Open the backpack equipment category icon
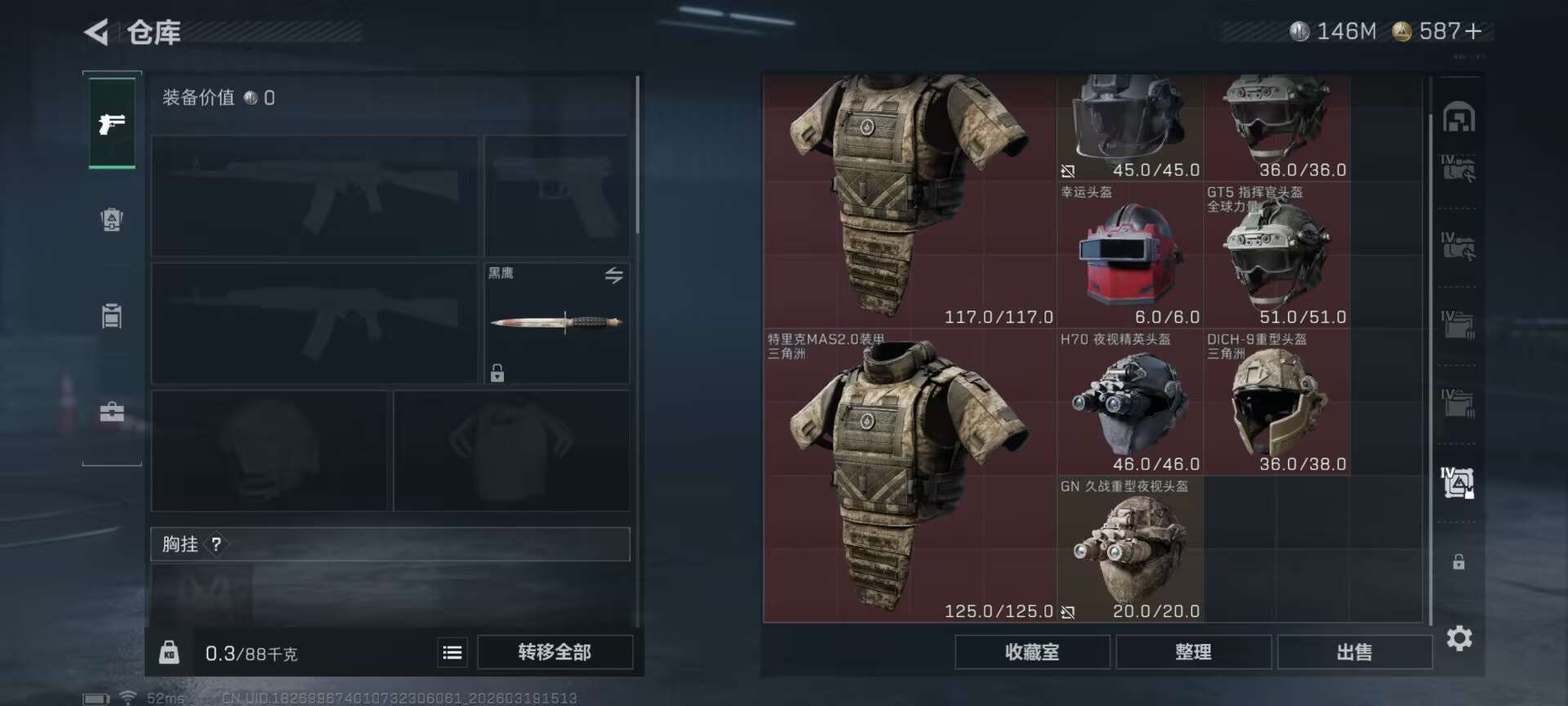This screenshot has height=706, width=1568. (112, 219)
